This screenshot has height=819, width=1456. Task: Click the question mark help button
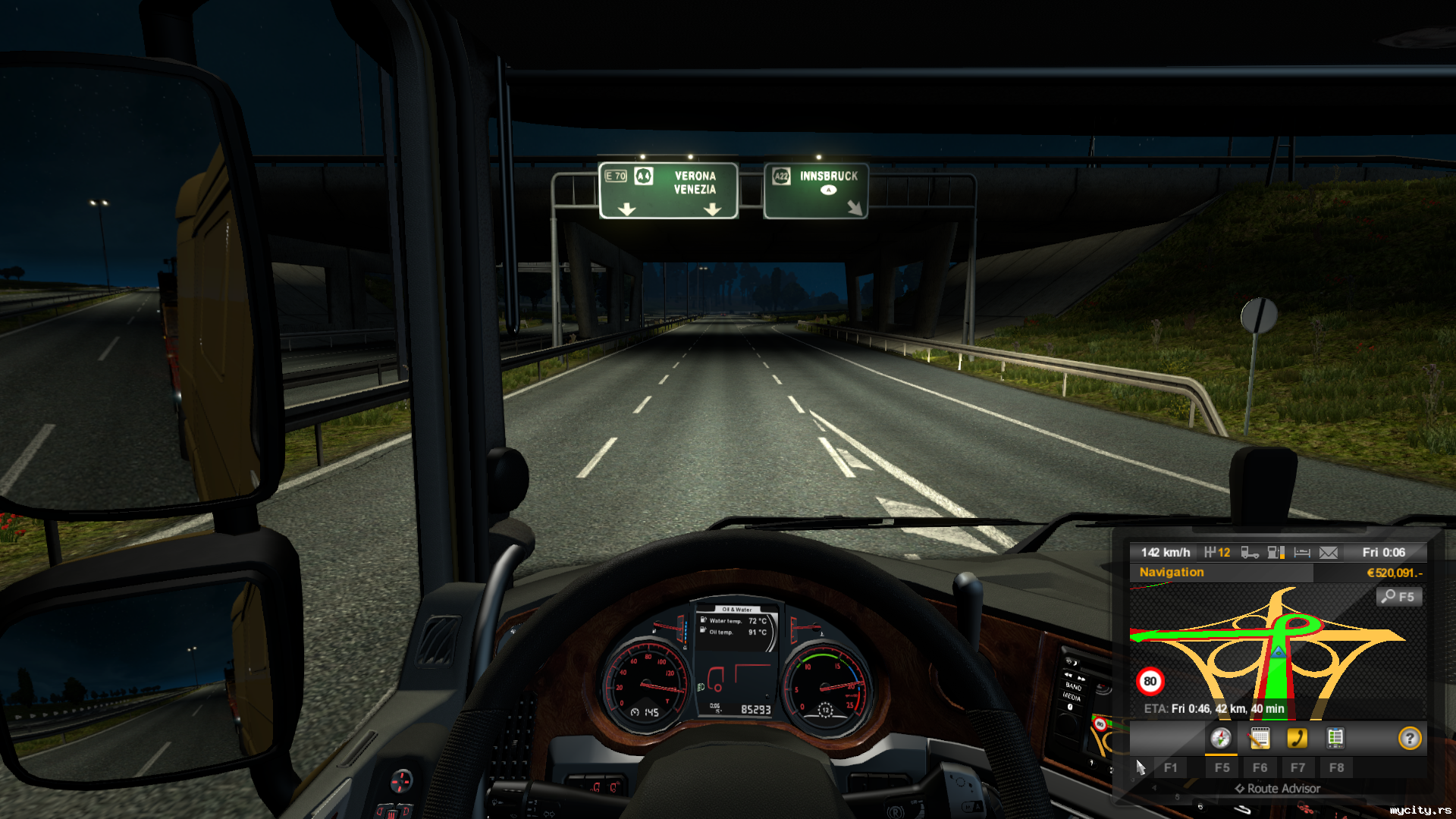tap(1410, 739)
